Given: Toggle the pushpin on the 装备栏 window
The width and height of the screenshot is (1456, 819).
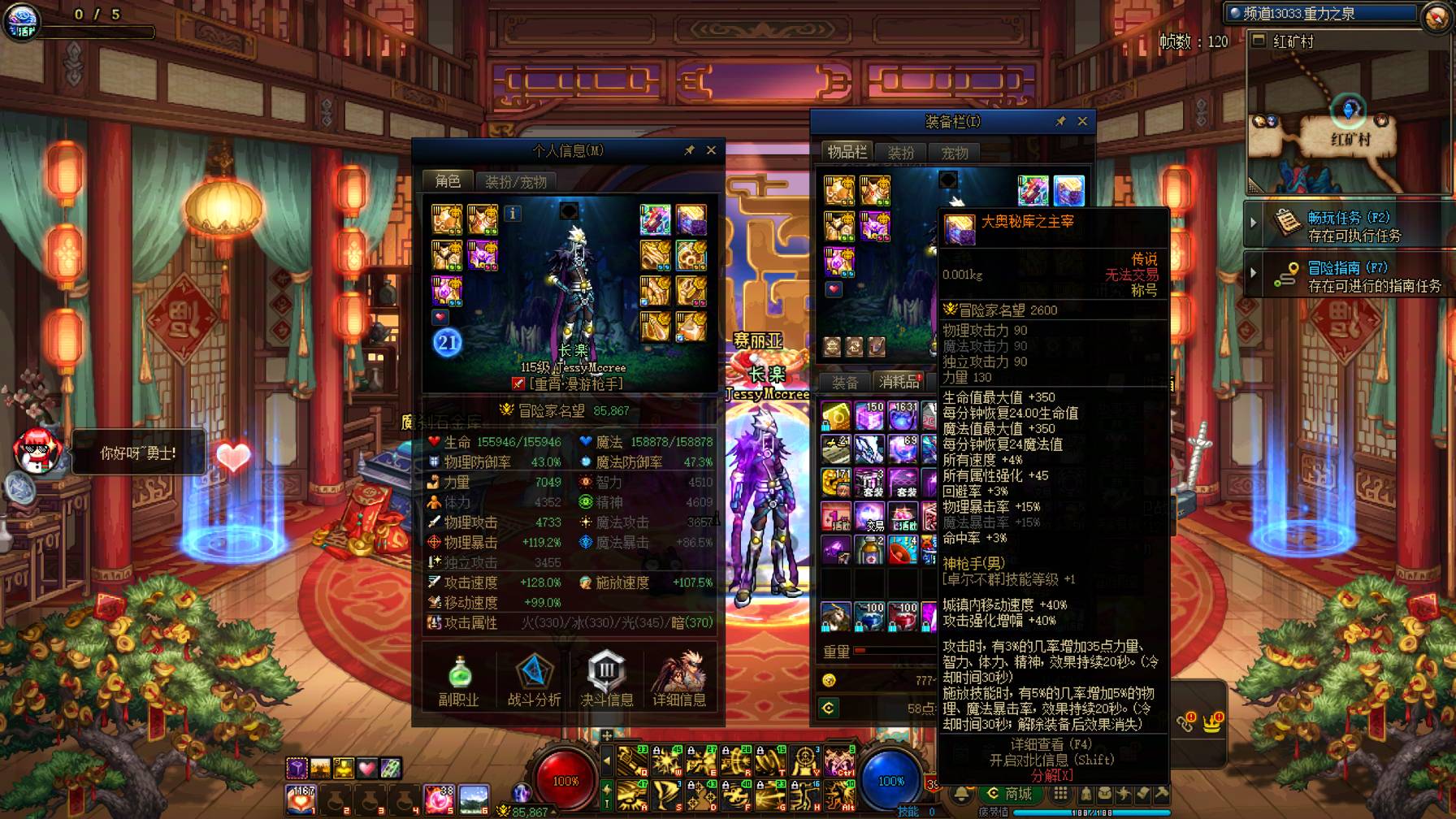Looking at the screenshot, I should click(x=1060, y=121).
